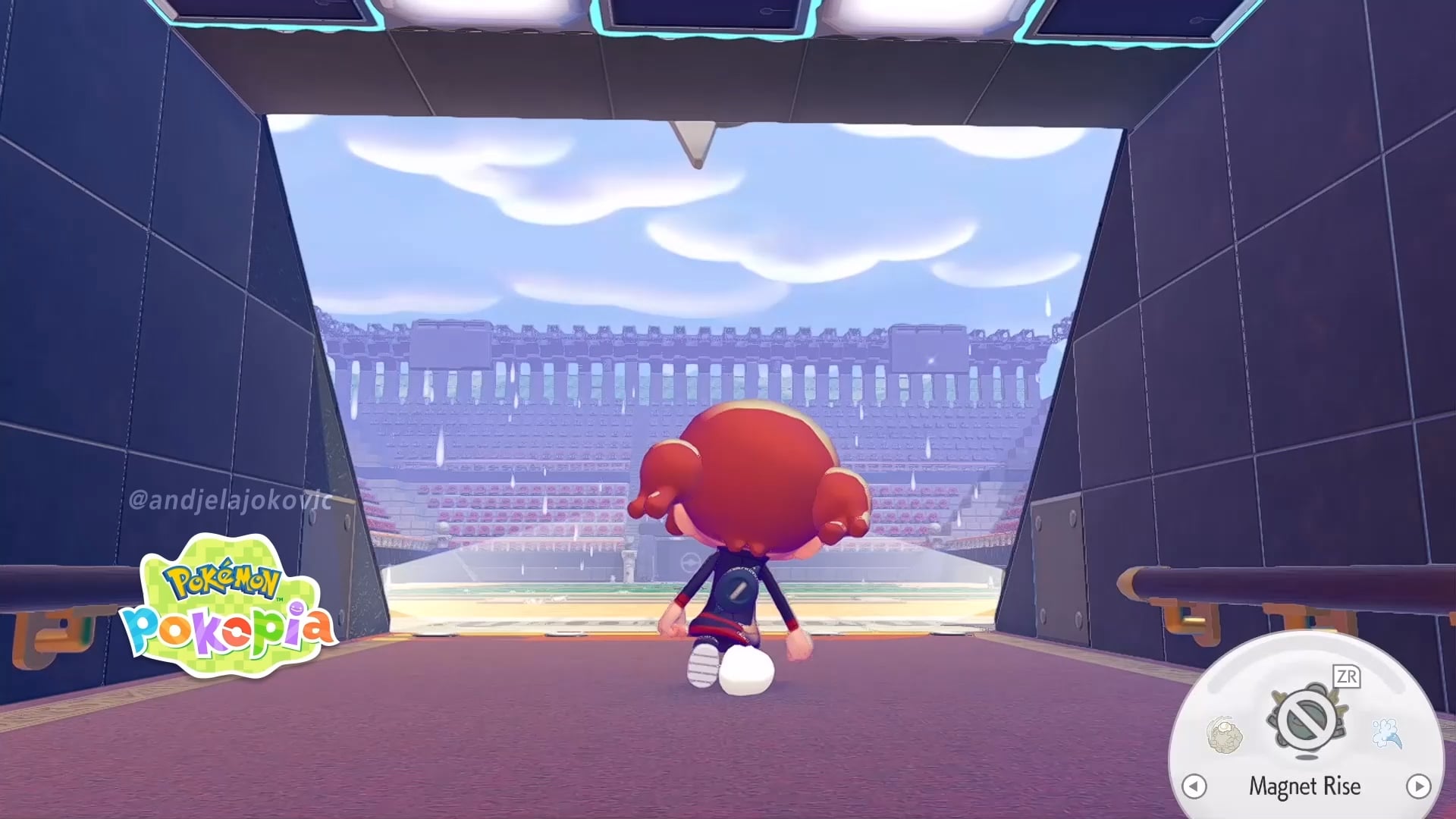This screenshot has width=1456, height=819.
Task: Activate the Magnet Rise ability icon
Action: coord(1304,719)
